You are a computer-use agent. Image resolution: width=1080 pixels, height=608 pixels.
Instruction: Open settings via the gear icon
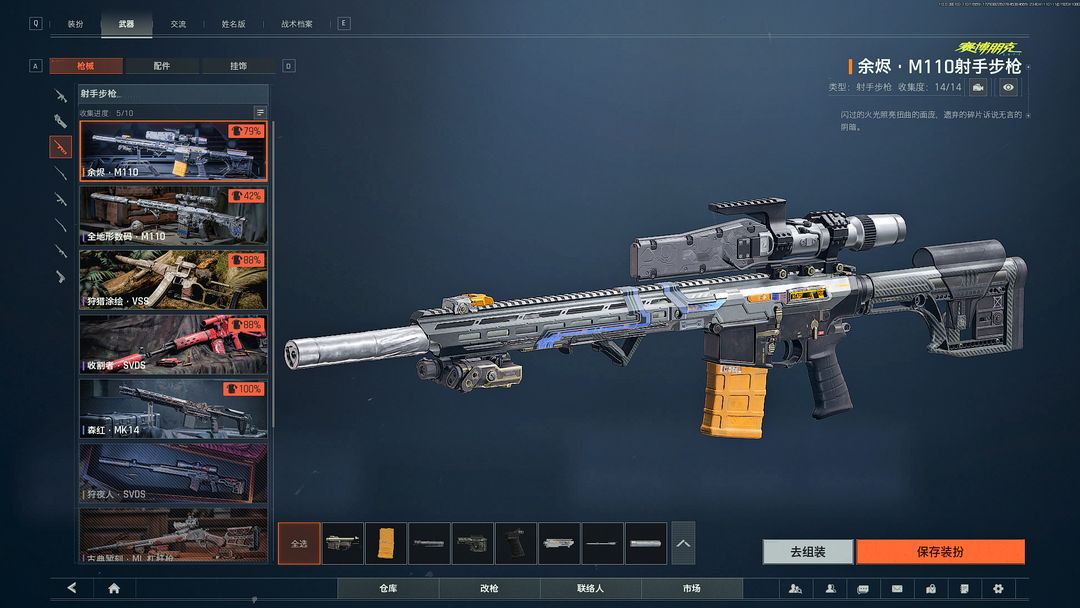pyautogui.click(x=997, y=588)
